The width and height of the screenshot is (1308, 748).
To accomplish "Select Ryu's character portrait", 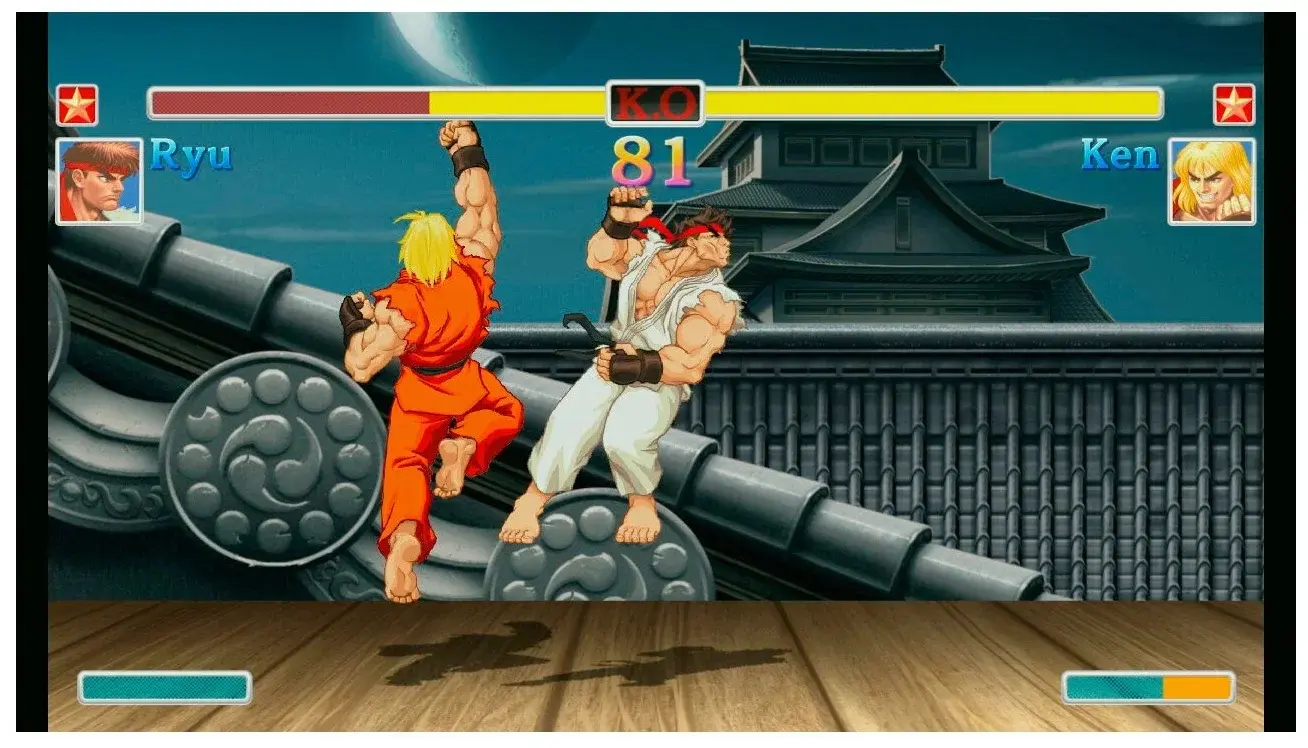I will click(100, 180).
